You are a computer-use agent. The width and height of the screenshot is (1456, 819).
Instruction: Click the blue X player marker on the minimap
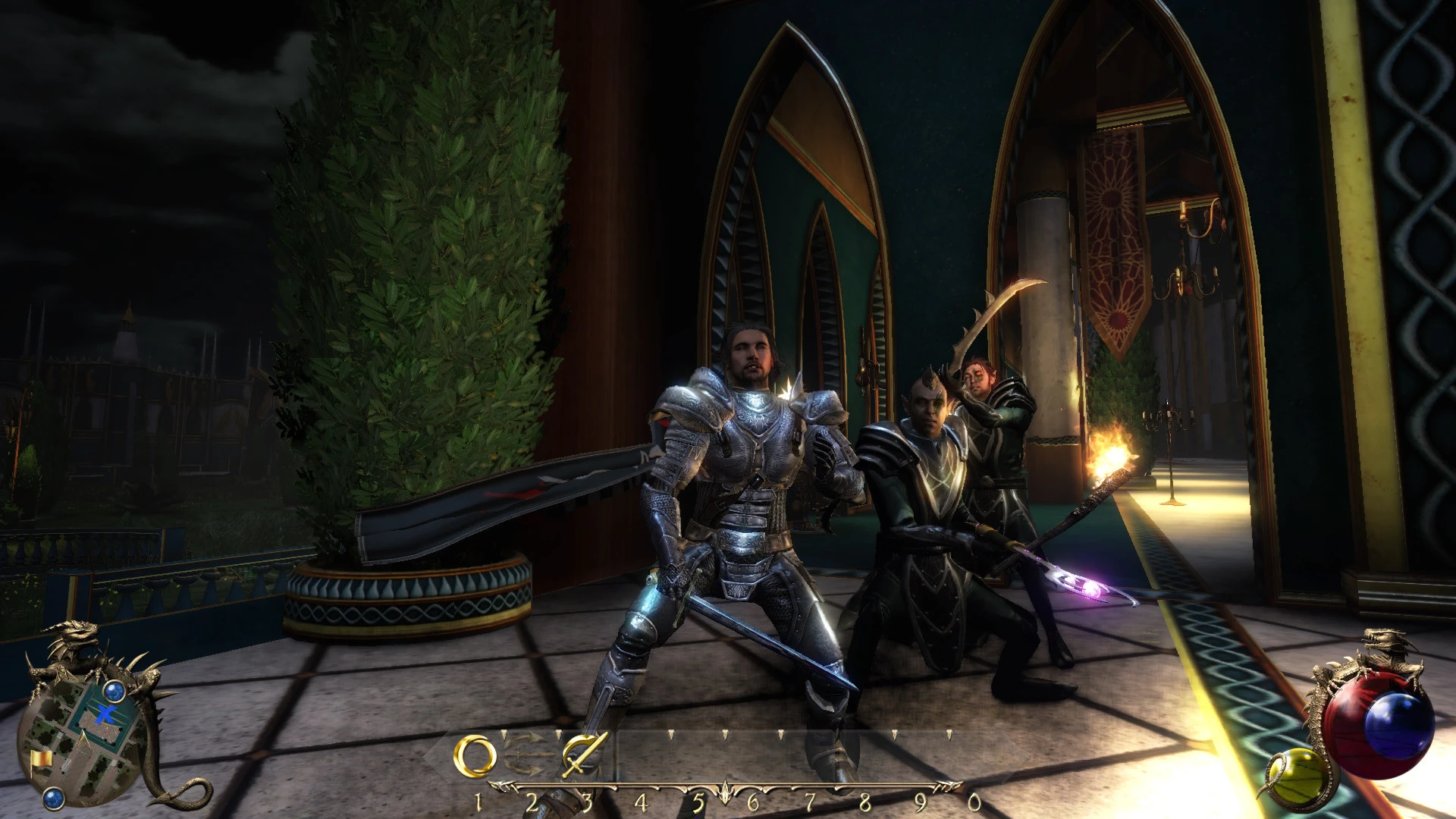(105, 714)
